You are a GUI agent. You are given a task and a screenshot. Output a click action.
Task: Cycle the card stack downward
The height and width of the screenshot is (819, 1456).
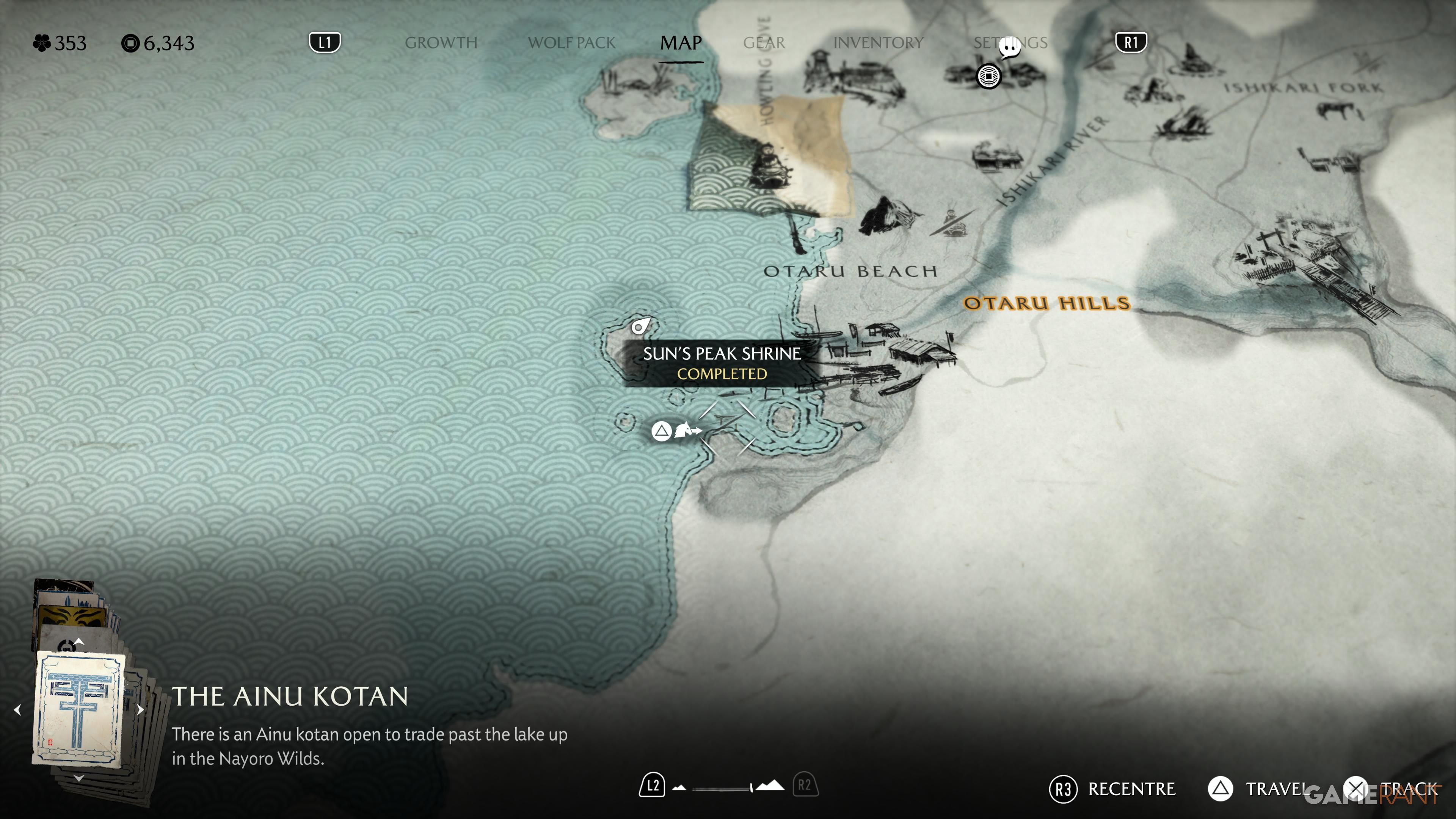[79, 779]
